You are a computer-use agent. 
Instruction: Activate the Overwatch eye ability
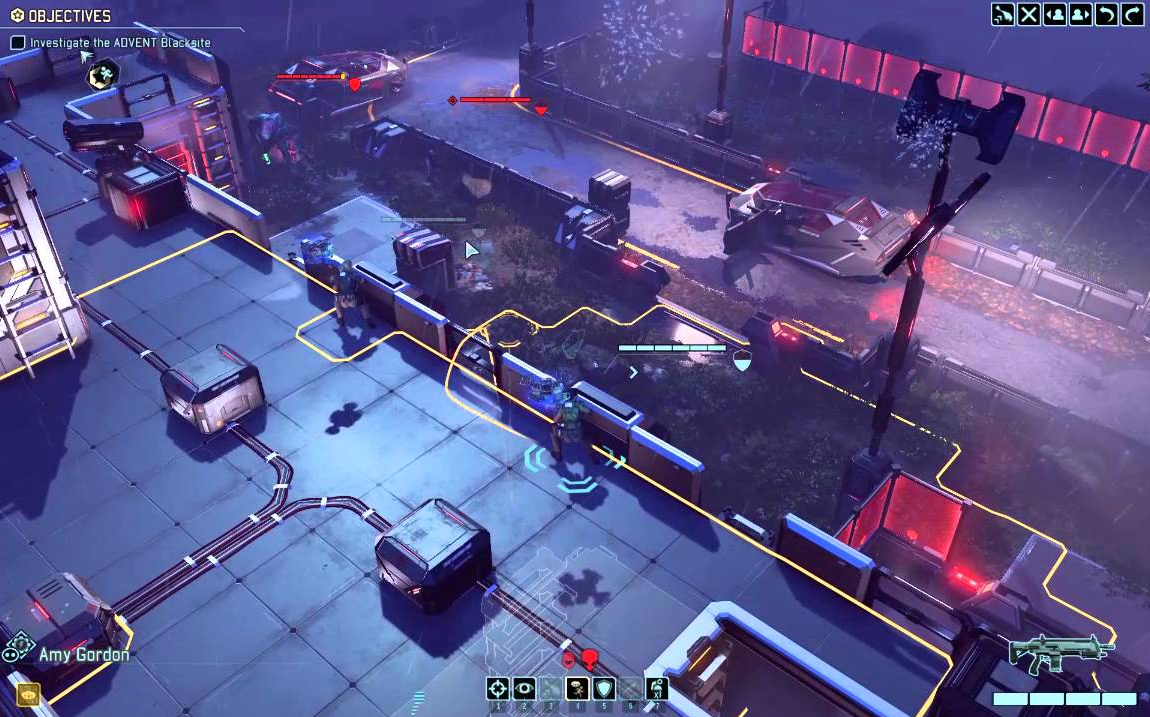[524, 688]
